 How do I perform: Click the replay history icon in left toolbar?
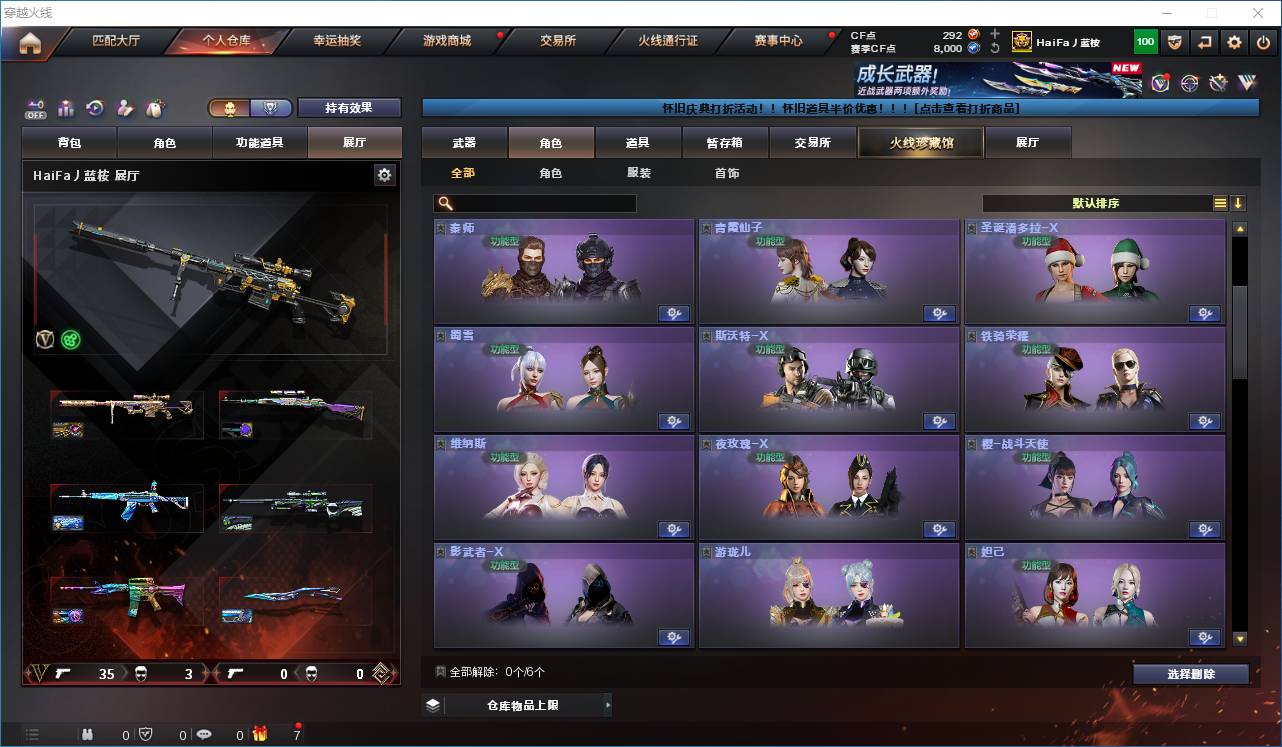94,107
